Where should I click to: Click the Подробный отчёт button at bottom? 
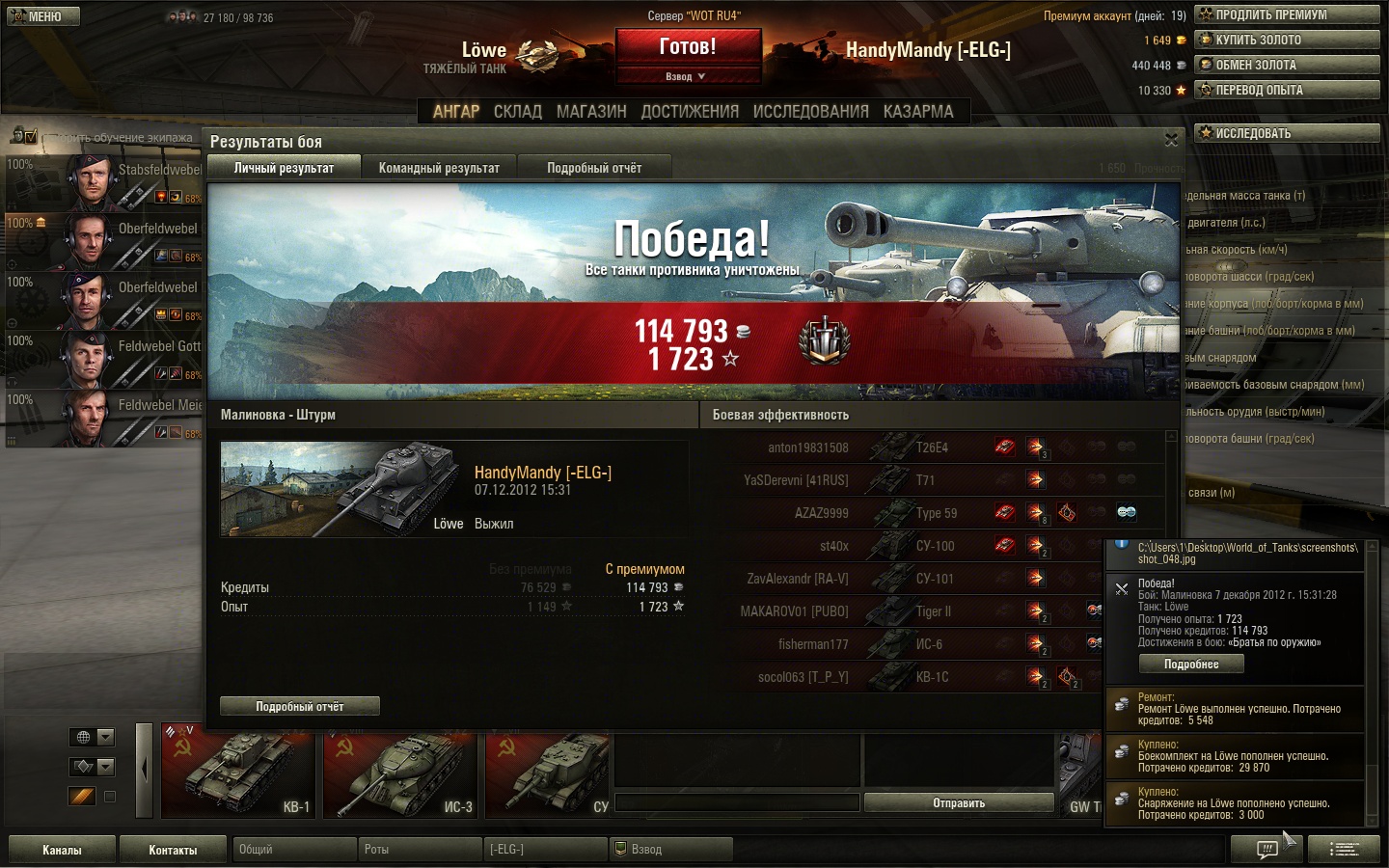(300, 706)
